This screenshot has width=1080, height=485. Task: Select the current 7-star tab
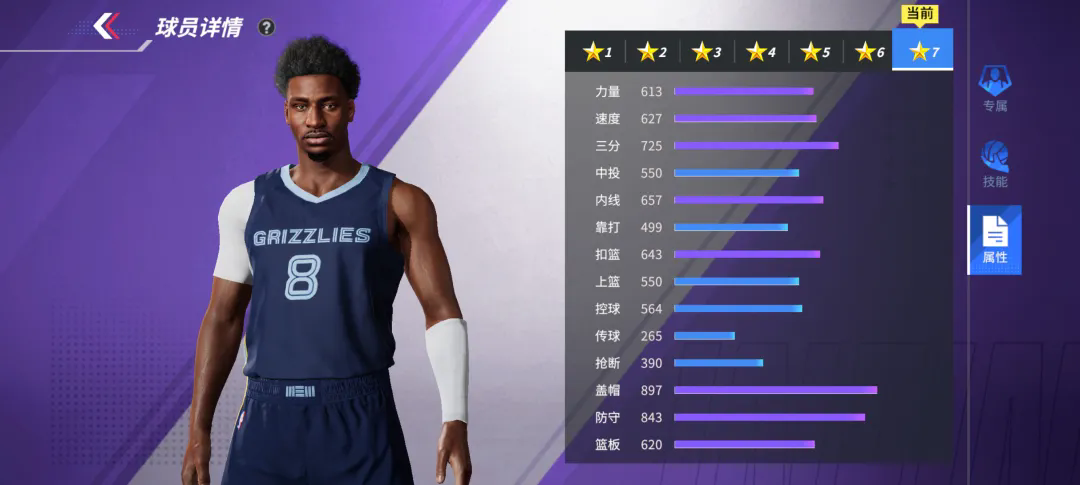[x=923, y=50]
